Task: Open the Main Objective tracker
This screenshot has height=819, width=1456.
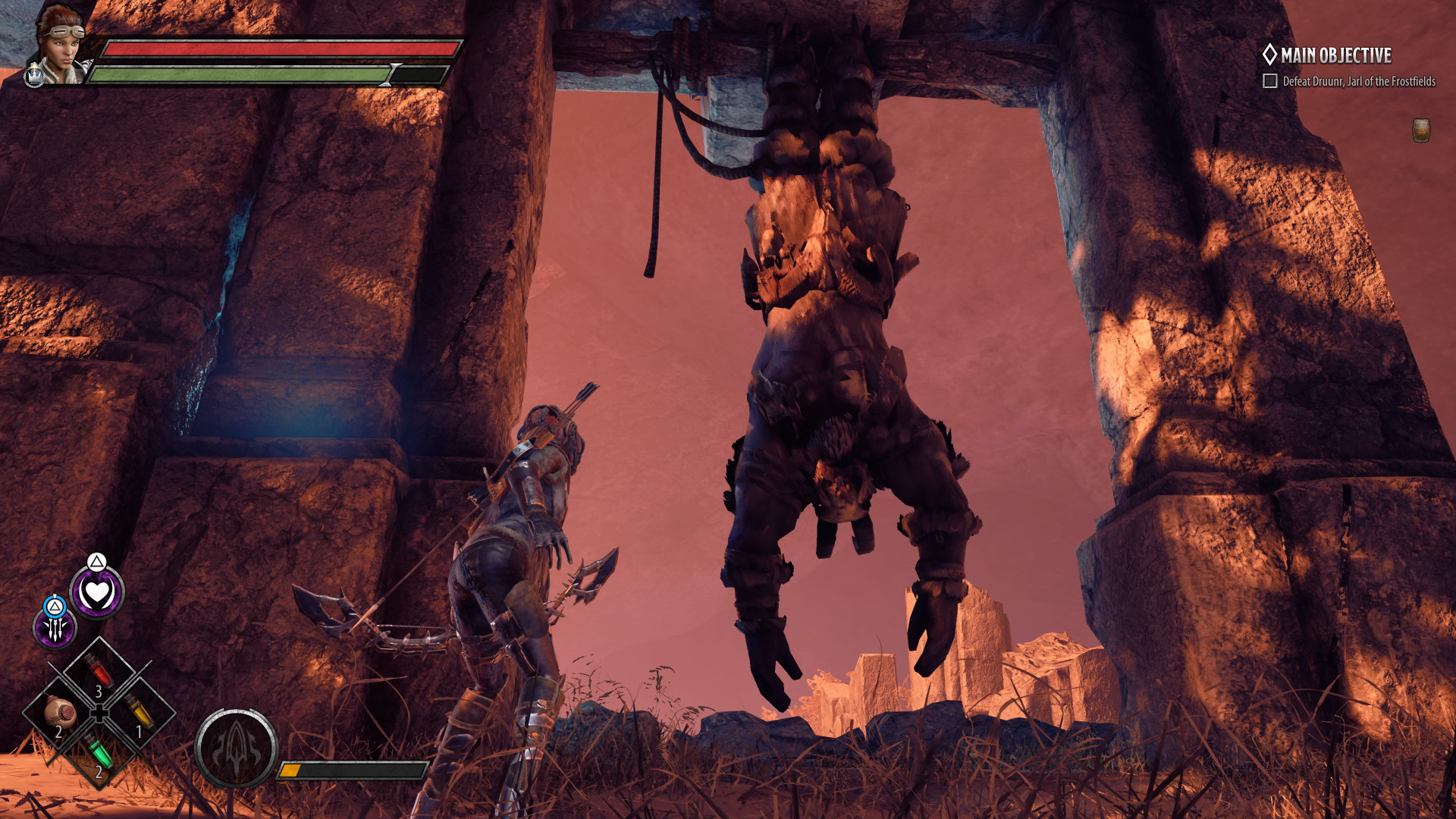Action: (1327, 55)
